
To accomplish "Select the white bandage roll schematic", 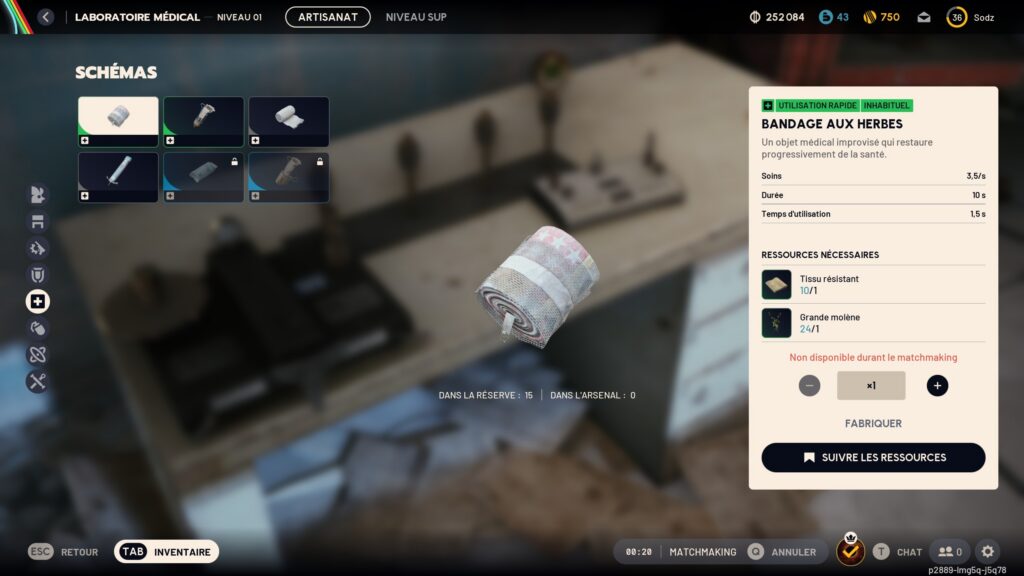I will click(288, 121).
